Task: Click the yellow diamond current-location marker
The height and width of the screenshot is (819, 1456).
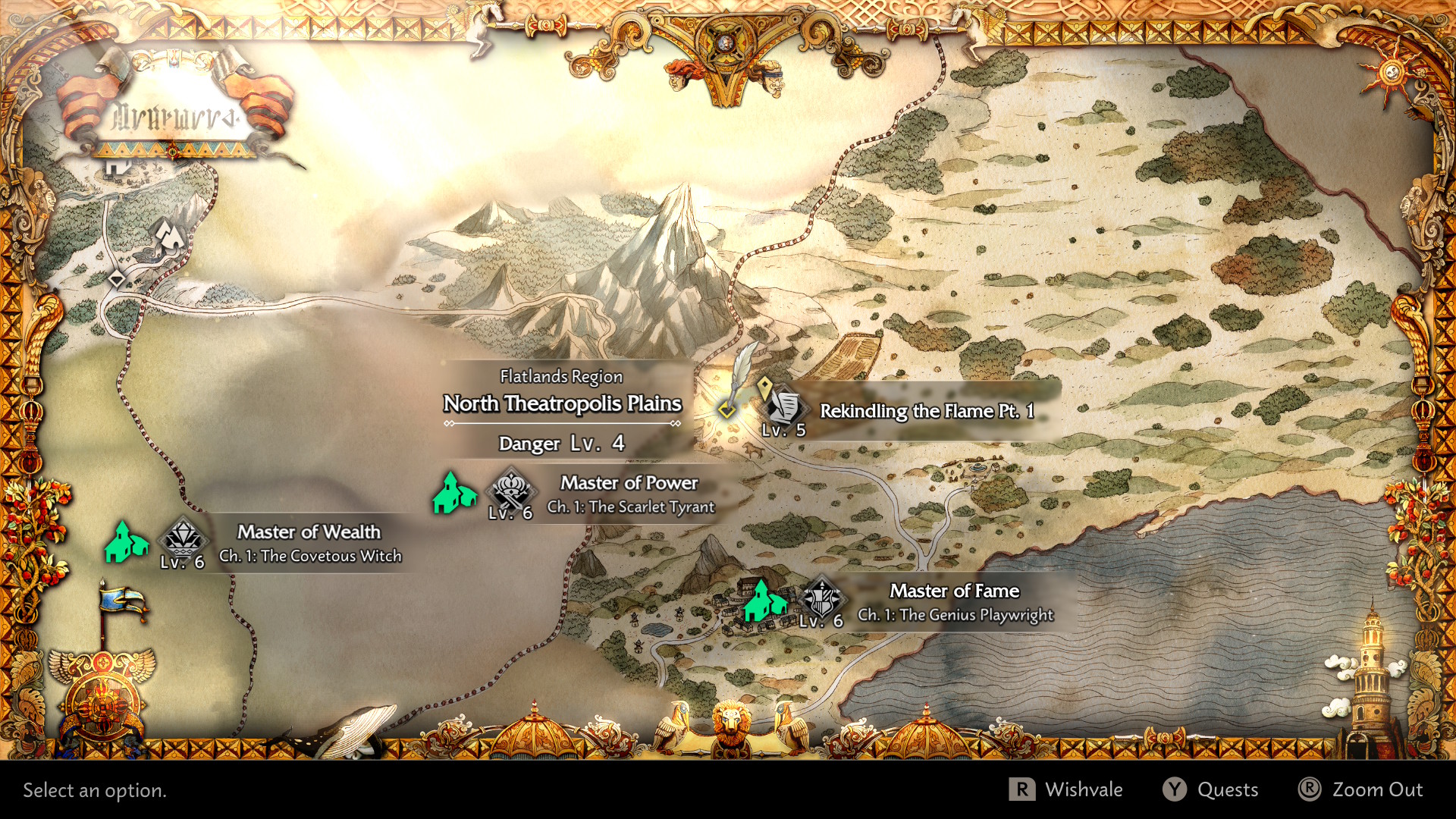Action: click(726, 409)
